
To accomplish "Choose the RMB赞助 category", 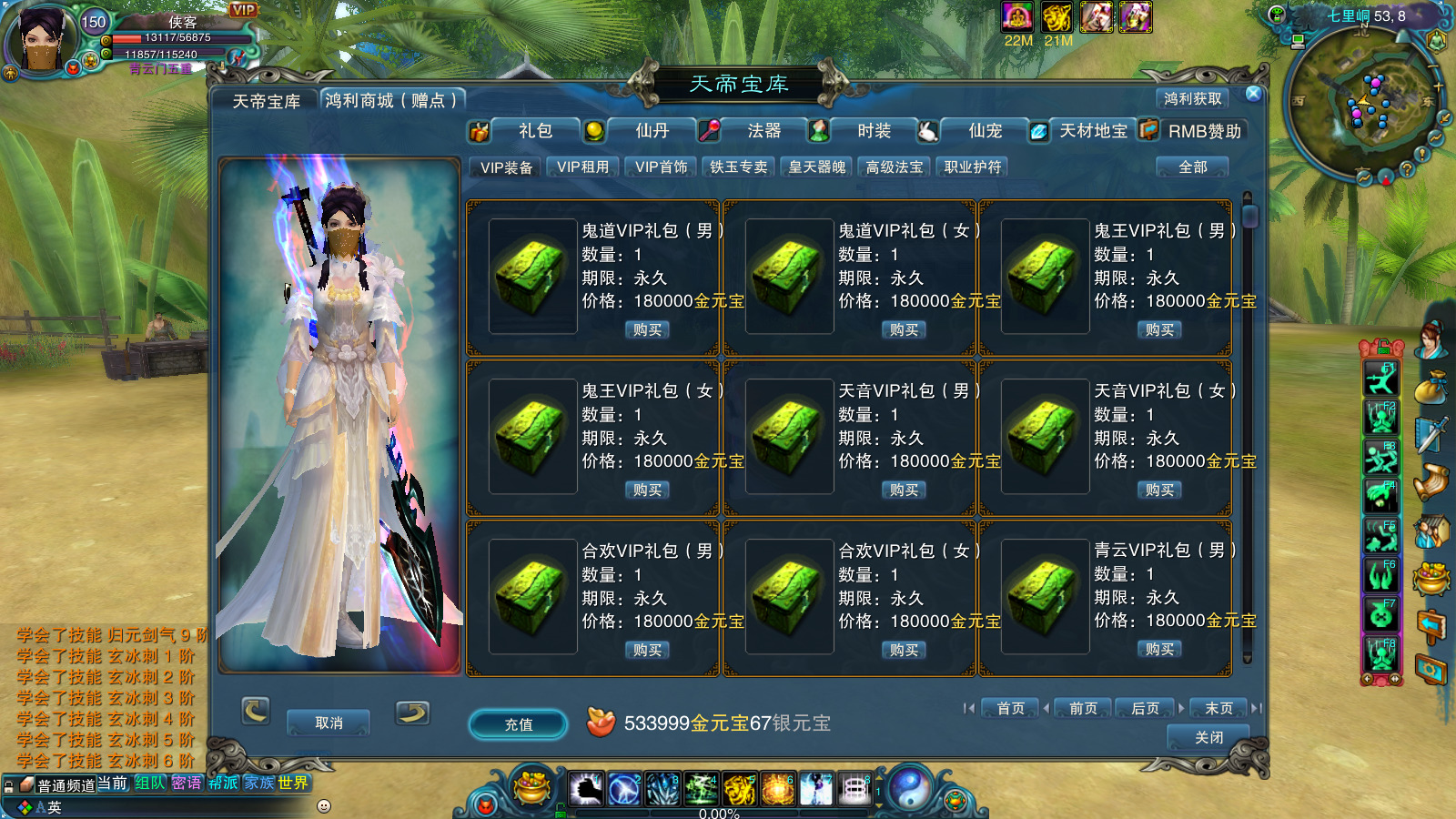I will pos(1204,131).
